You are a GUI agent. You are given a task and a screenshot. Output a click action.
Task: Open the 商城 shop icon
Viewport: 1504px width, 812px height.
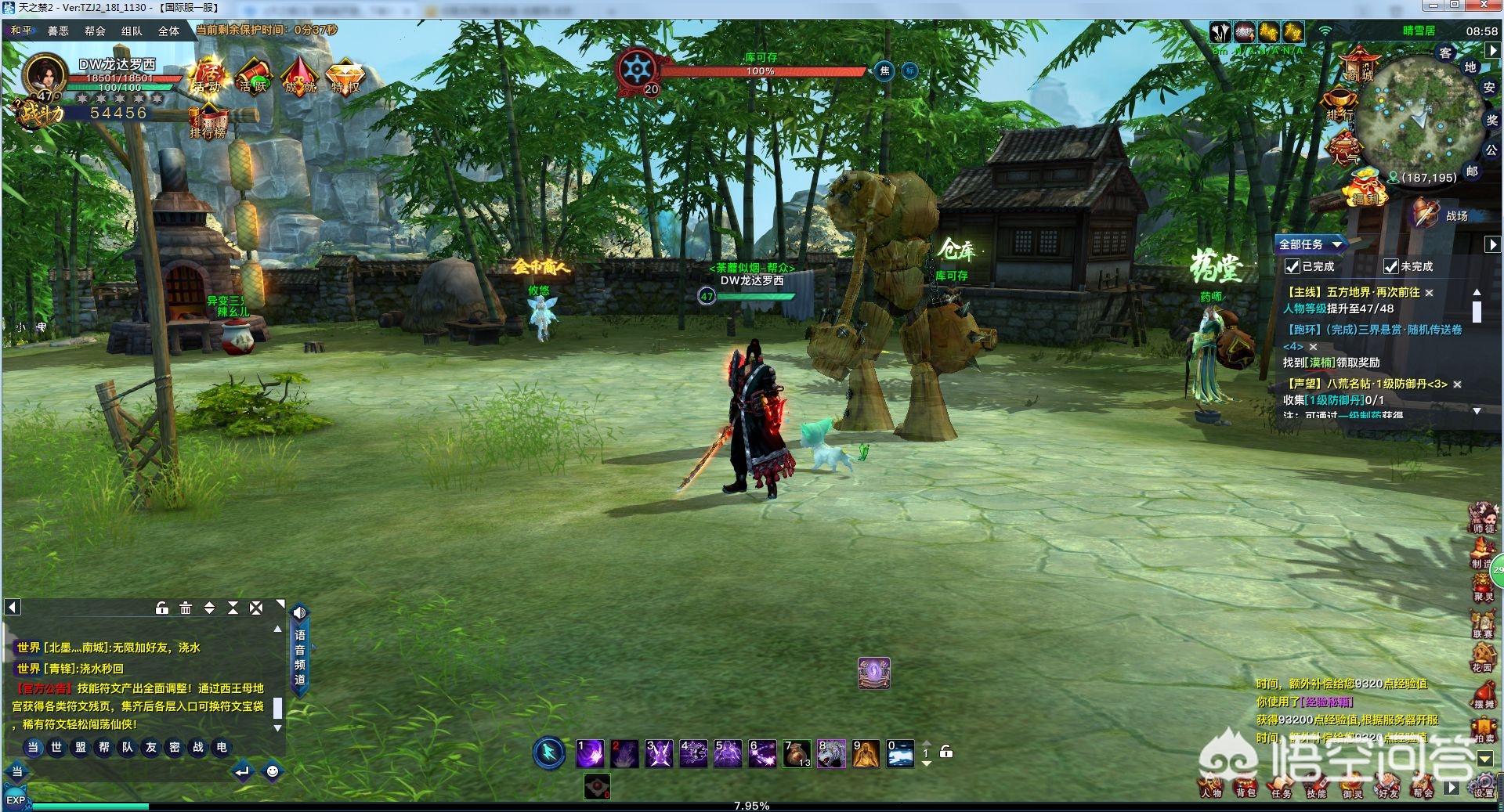click(1359, 63)
